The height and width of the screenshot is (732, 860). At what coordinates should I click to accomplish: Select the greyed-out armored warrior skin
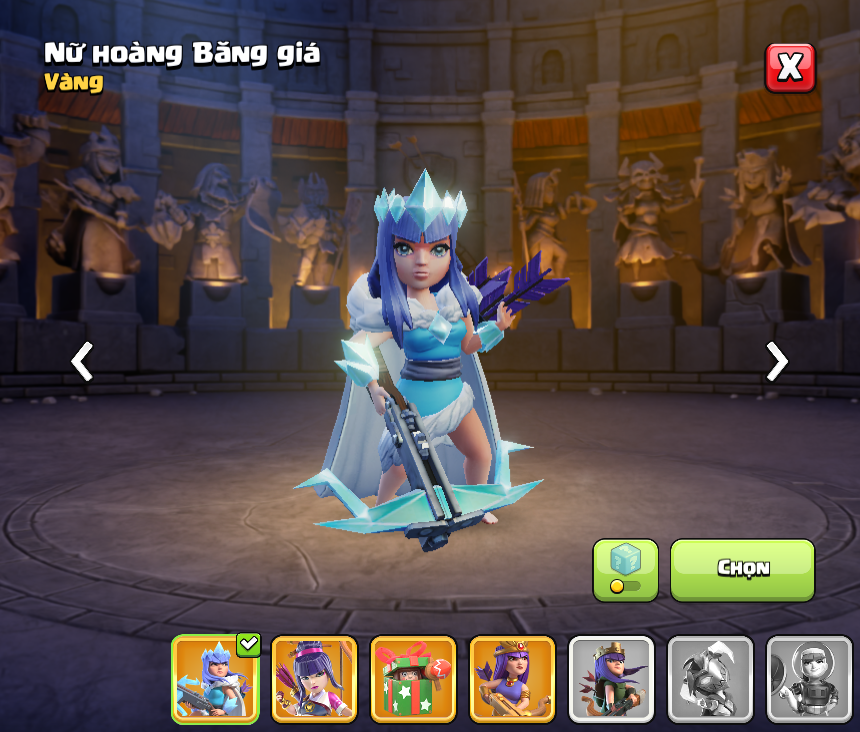click(x=710, y=679)
